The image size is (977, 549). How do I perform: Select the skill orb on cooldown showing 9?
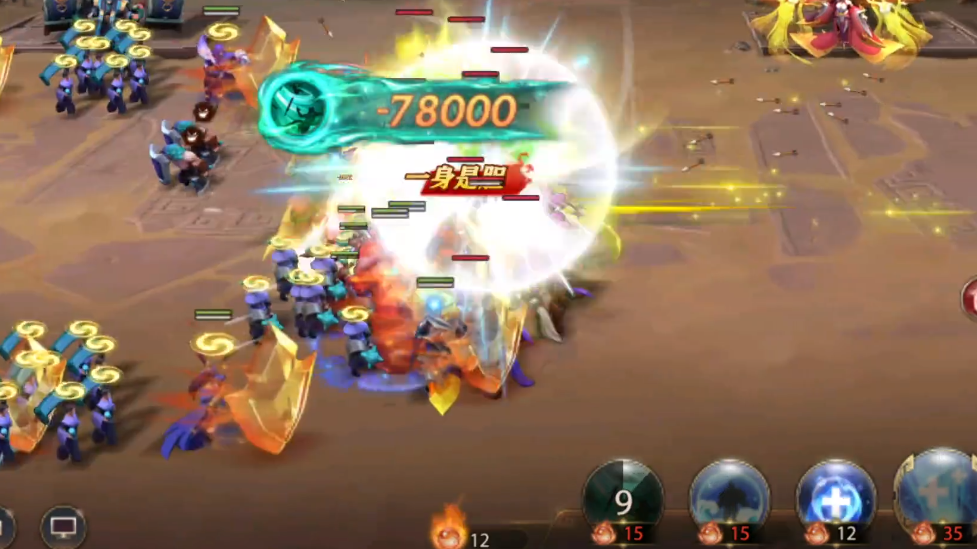[x=623, y=497]
